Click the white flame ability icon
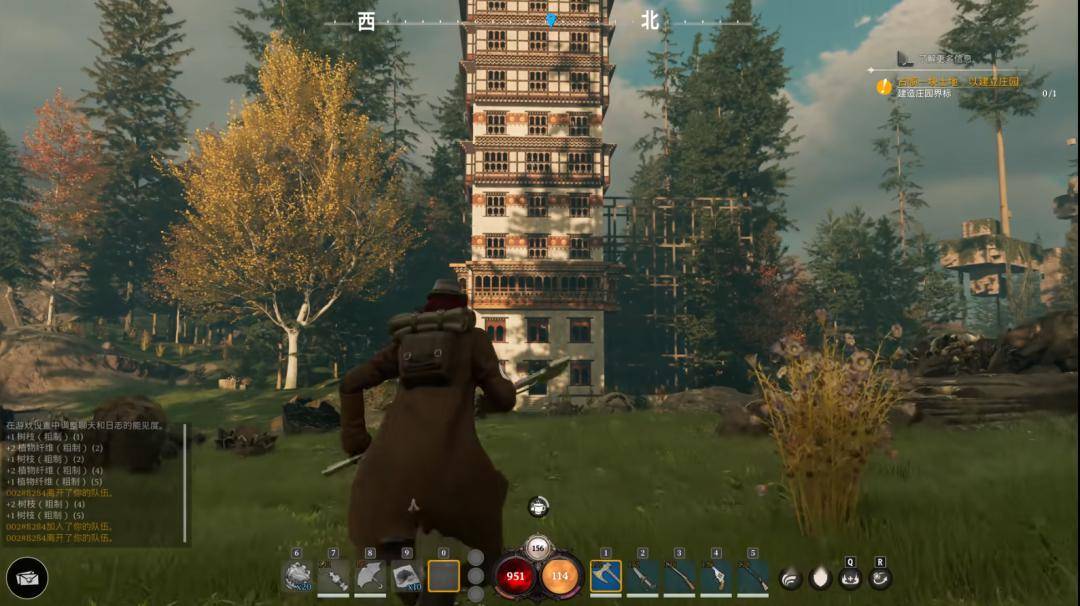 [x=820, y=578]
